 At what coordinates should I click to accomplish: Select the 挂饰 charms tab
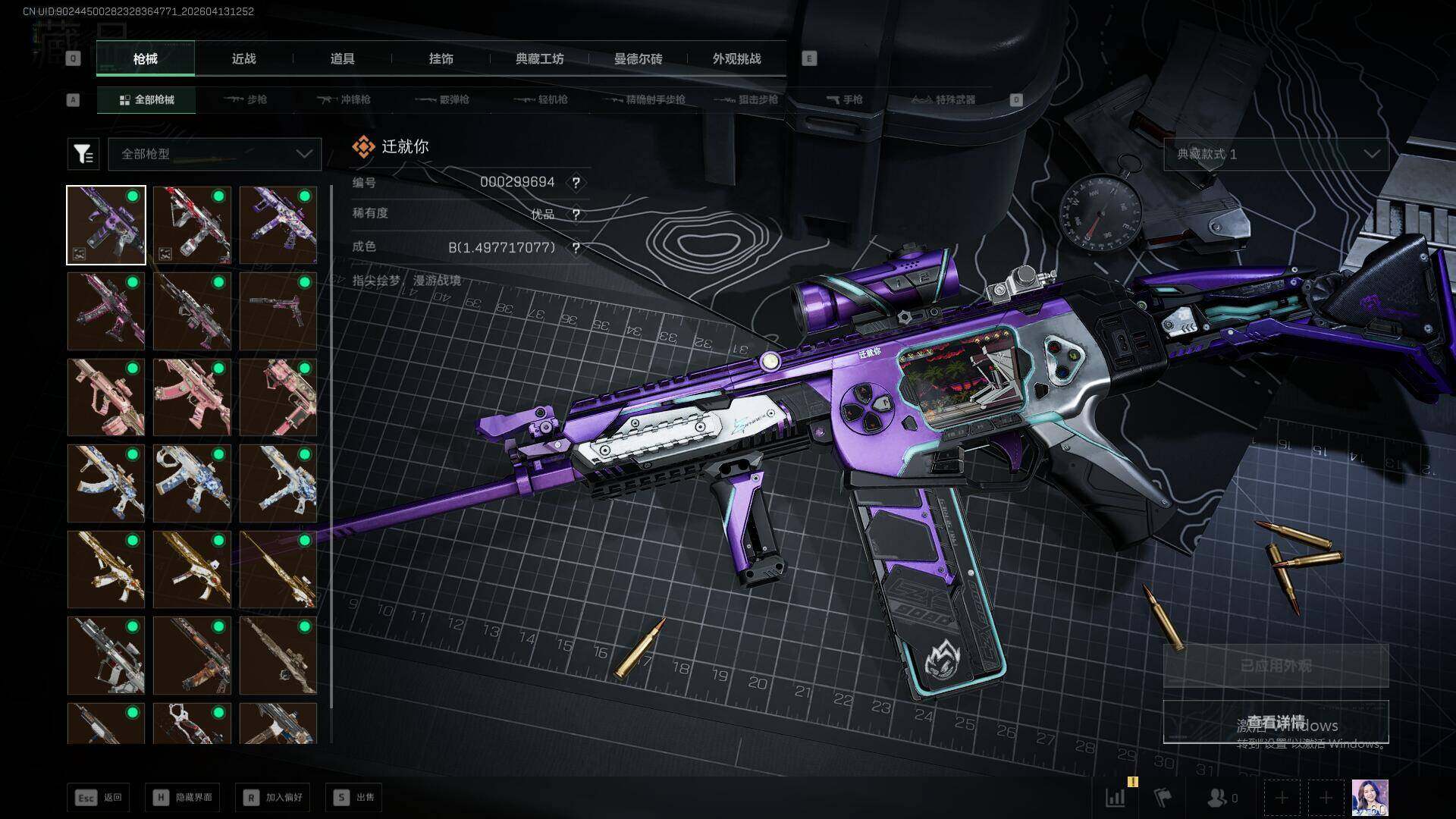[441, 58]
